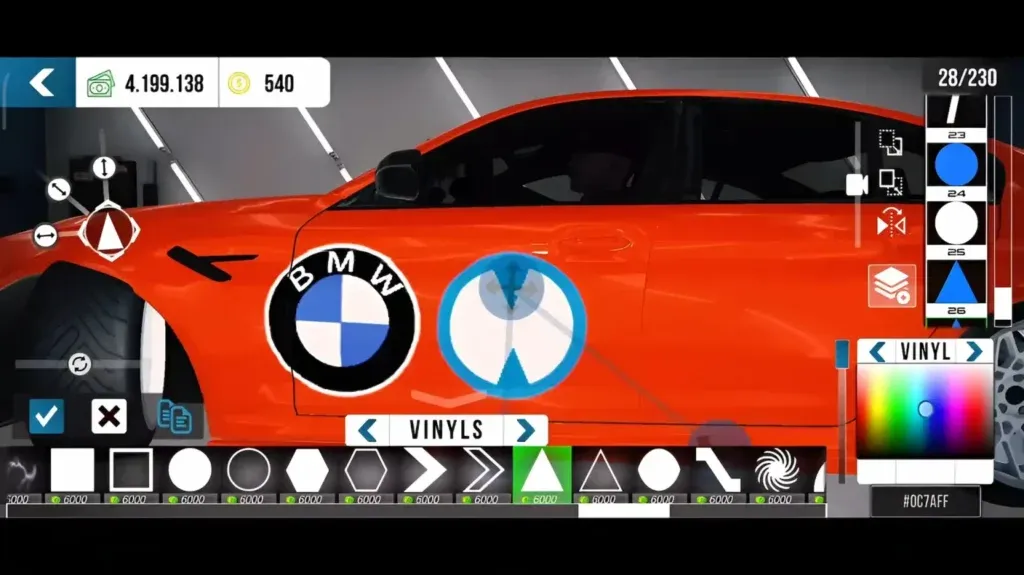Toggle the camera view icon
1024x575 pixels.
pos(857,184)
